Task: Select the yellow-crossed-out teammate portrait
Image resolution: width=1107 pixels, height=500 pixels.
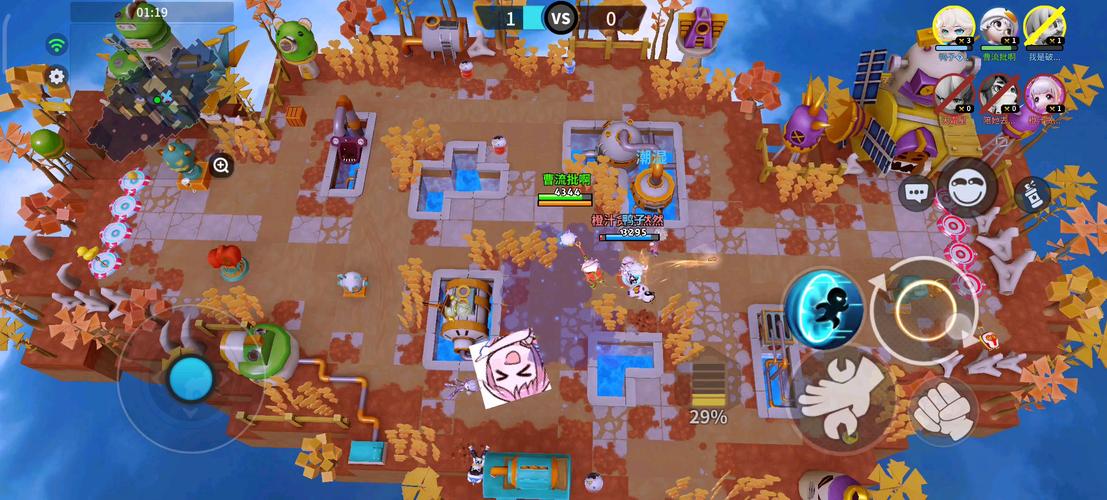Action: click(x=1044, y=25)
